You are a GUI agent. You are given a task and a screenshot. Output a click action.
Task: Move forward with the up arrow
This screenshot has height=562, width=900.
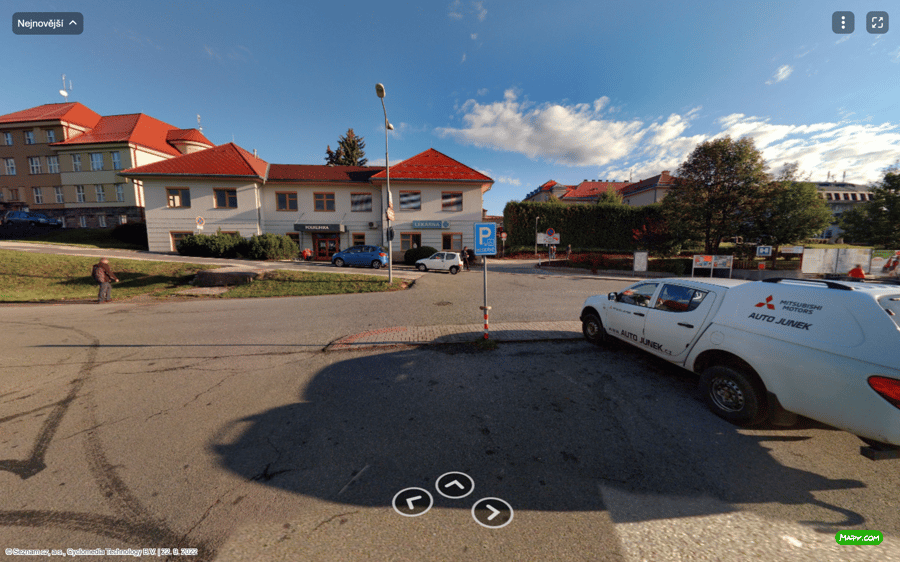455,485
